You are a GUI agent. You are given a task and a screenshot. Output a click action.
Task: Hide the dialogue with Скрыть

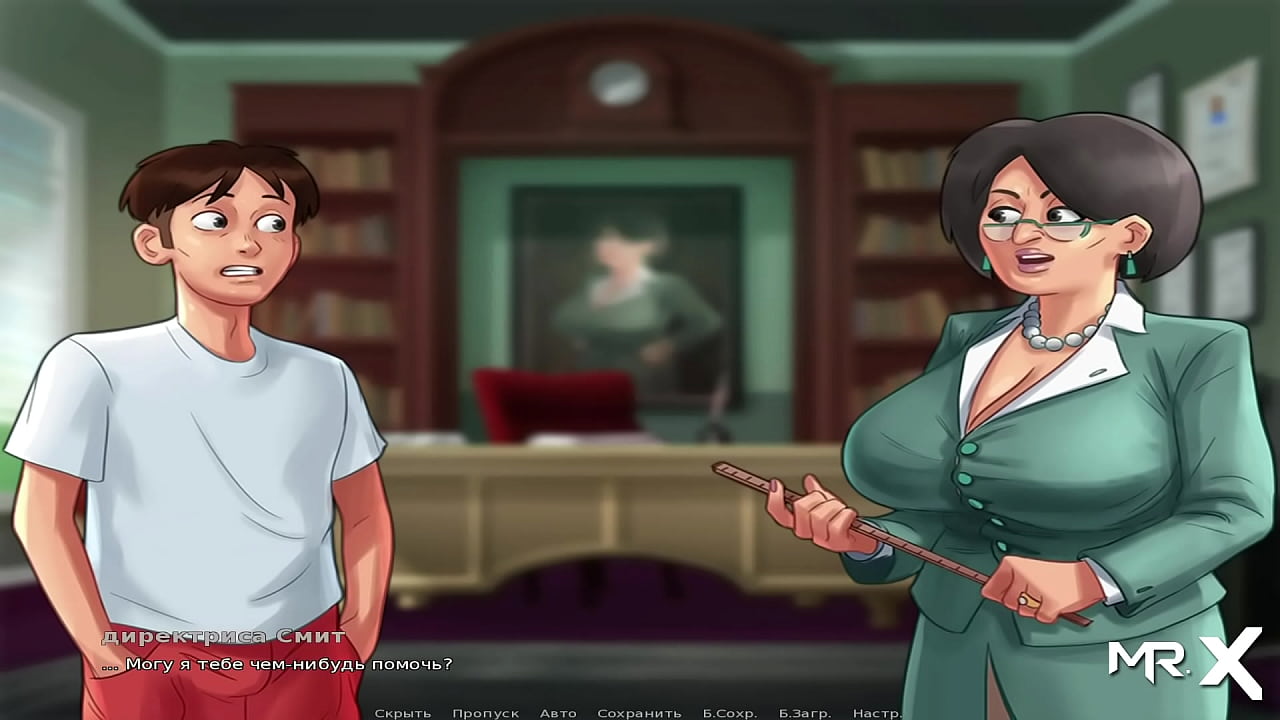402,713
